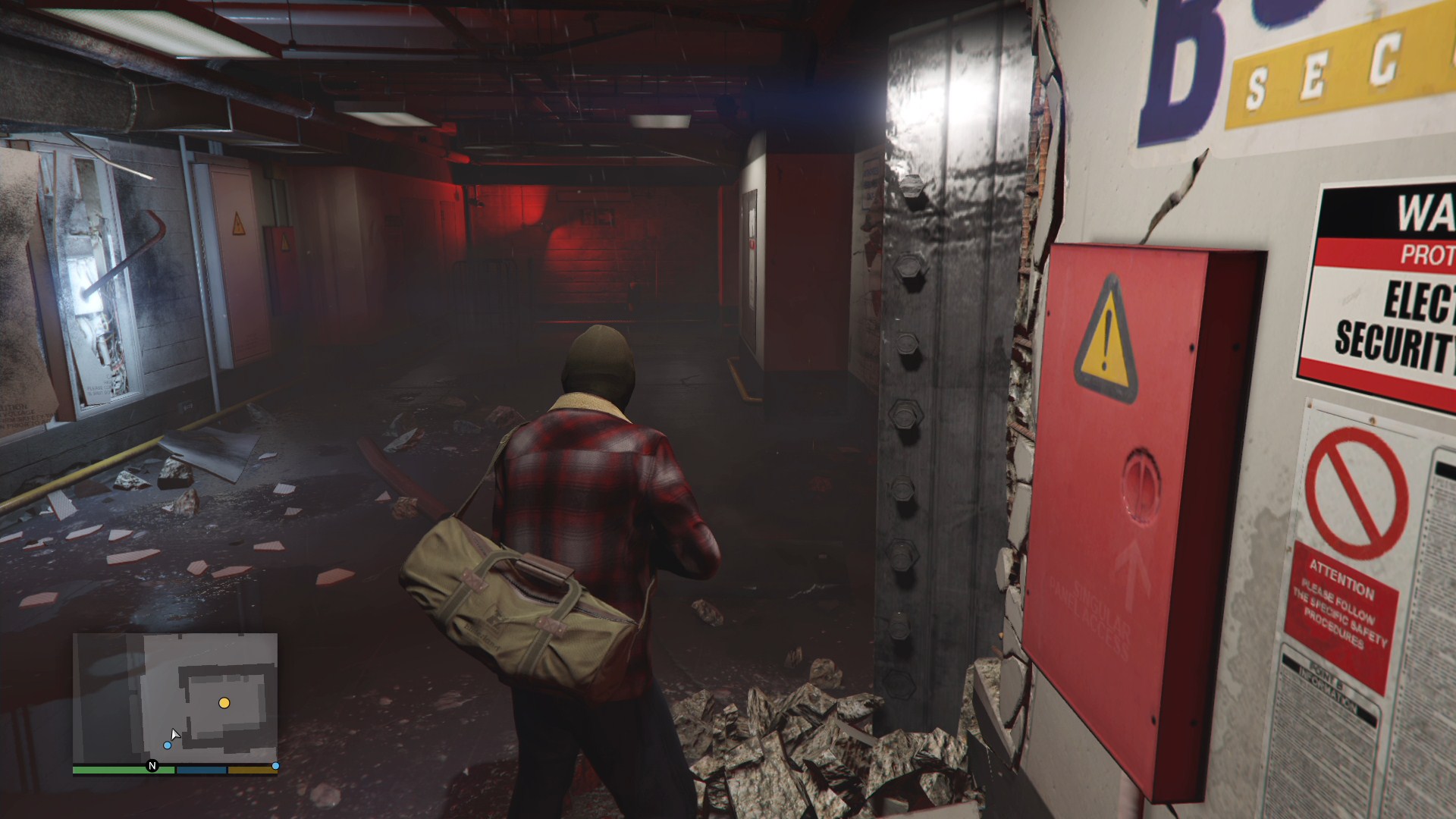Select the yellow objective blip on the minimap
This screenshot has width=1456, height=819.
click(x=224, y=703)
